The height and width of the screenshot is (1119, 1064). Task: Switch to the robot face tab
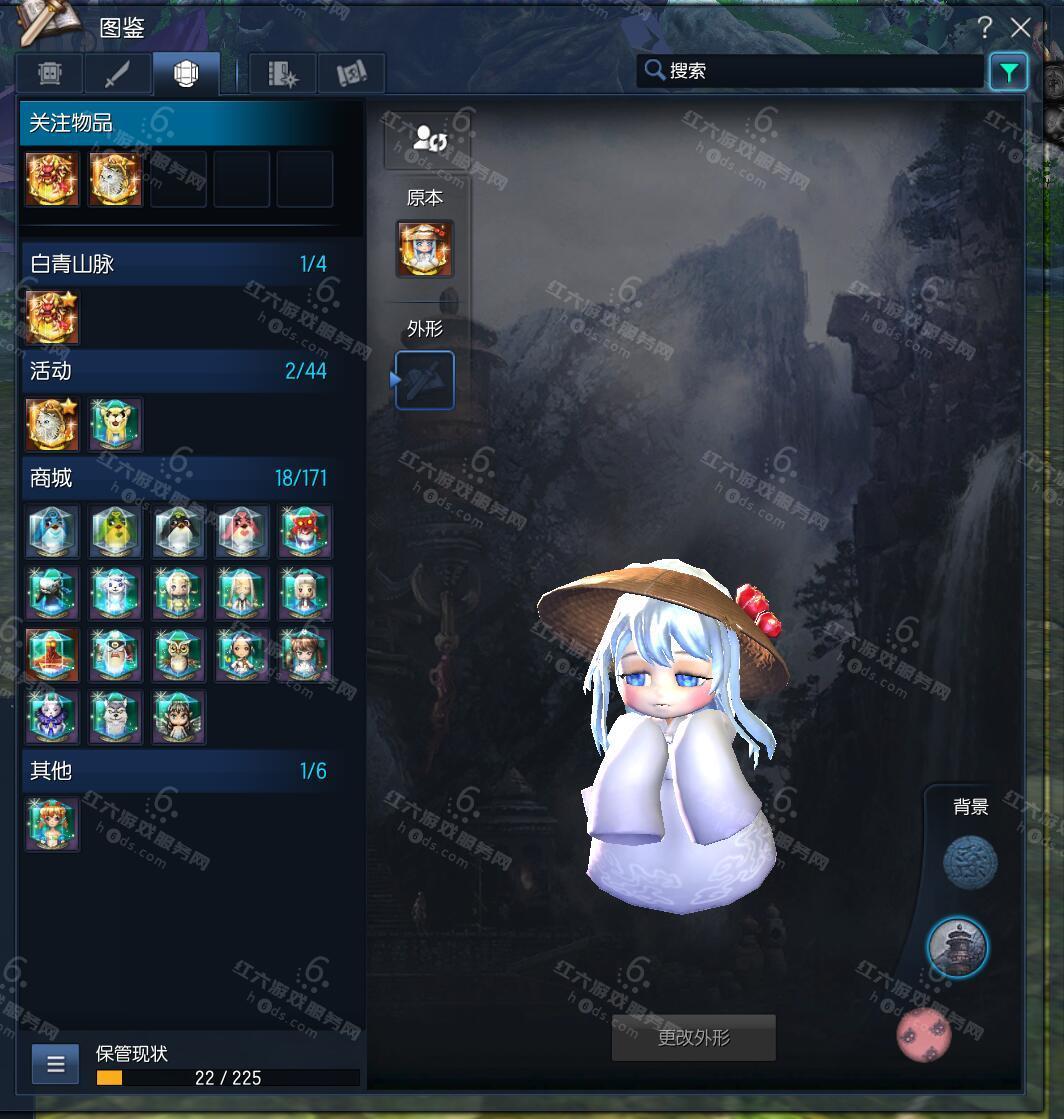[51, 73]
